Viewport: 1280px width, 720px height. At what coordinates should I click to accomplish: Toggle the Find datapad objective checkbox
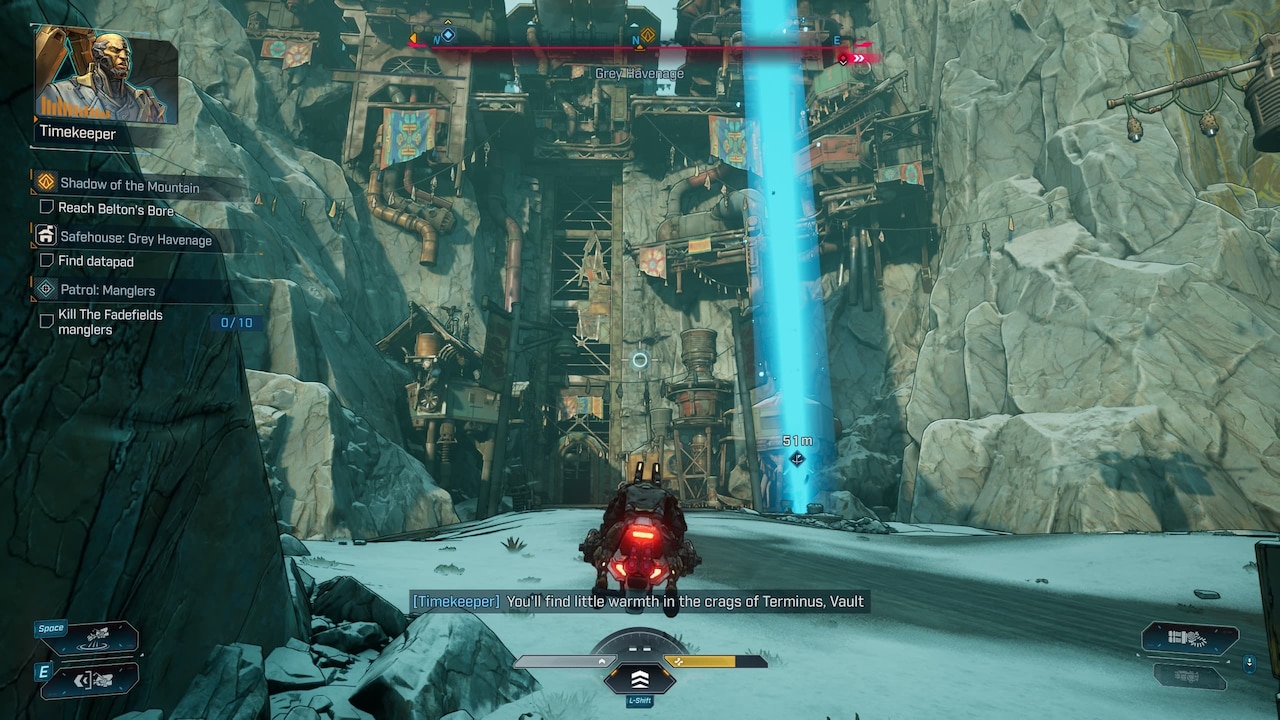[x=46, y=261]
